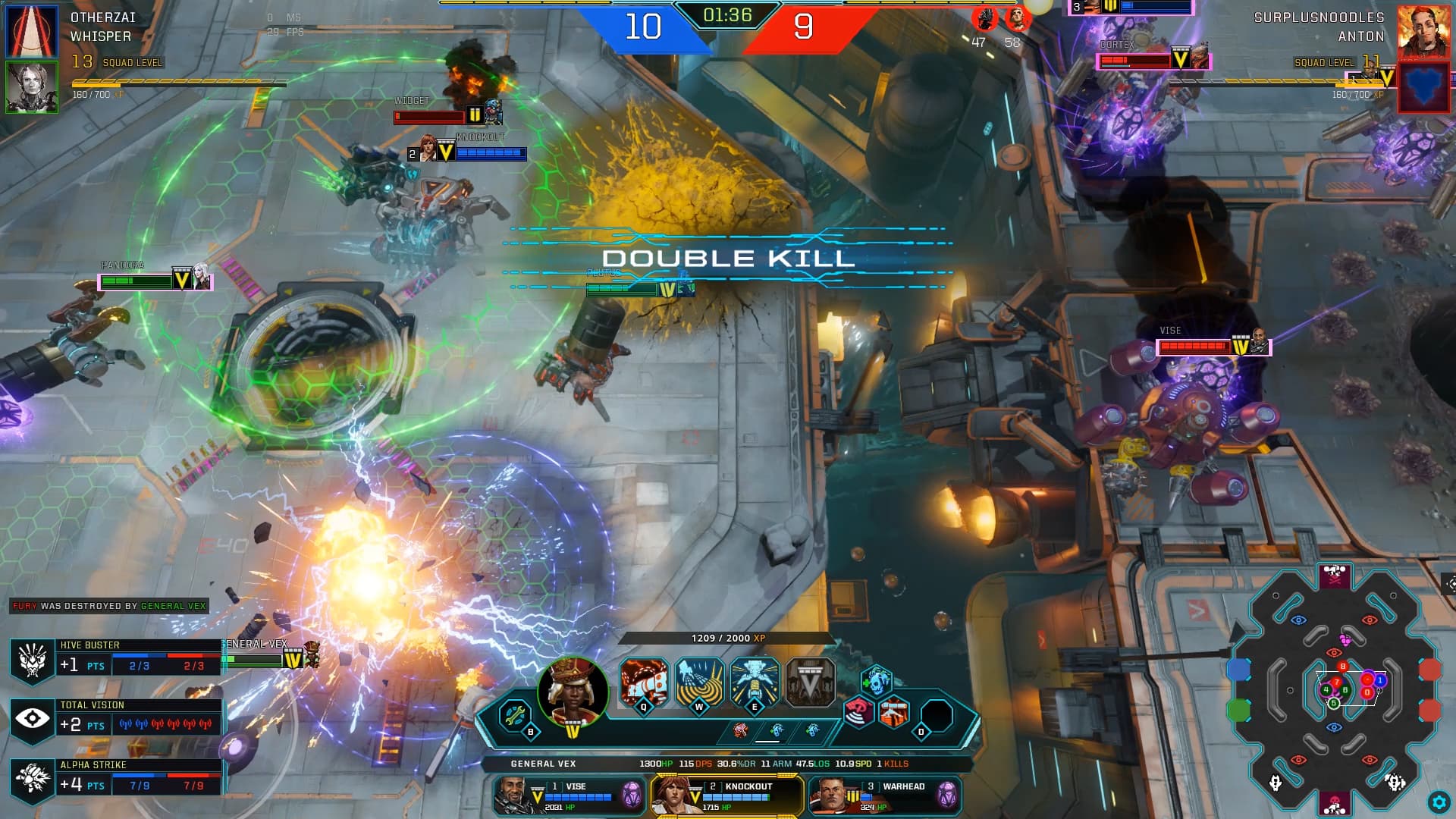Image resolution: width=1456 pixels, height=819 pixels.
Task: Click the orange turret equipment hexagon icon
Action: pos(893,711)
